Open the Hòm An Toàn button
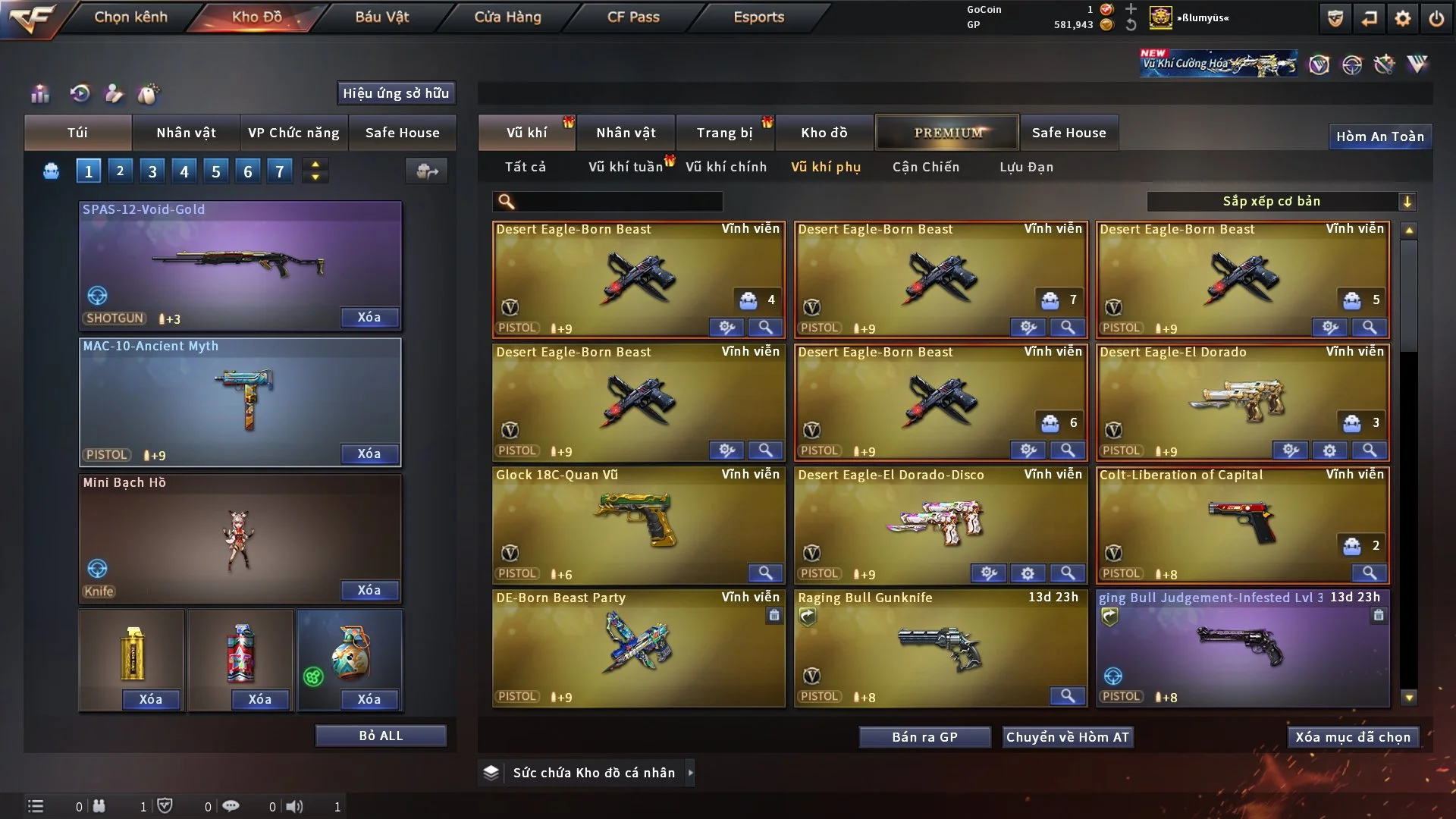The image size is (1456, 819). pyautogui.click(x=1379, y=136)
